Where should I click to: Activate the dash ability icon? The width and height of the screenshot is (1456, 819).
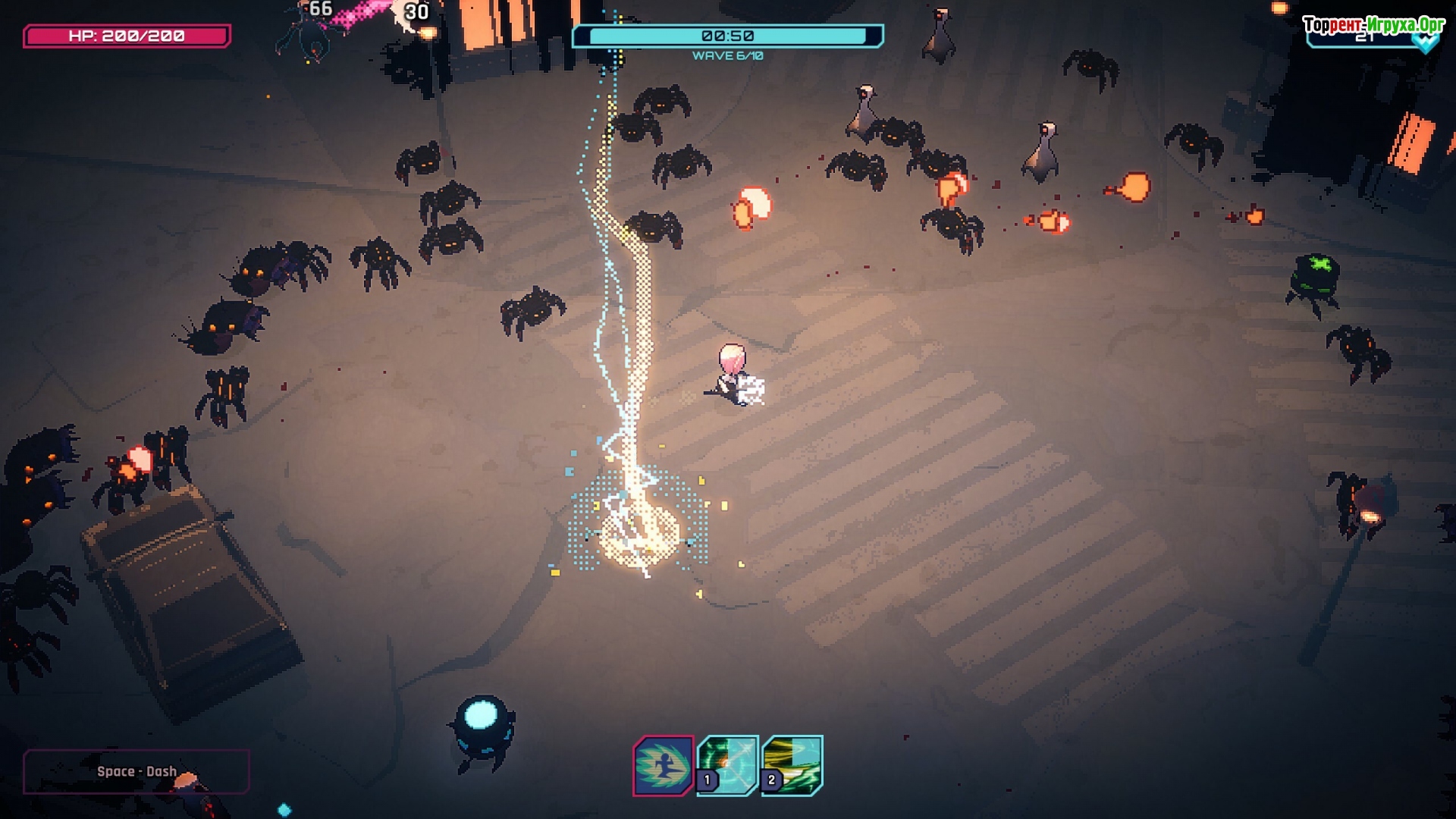(x=664, y=766)
